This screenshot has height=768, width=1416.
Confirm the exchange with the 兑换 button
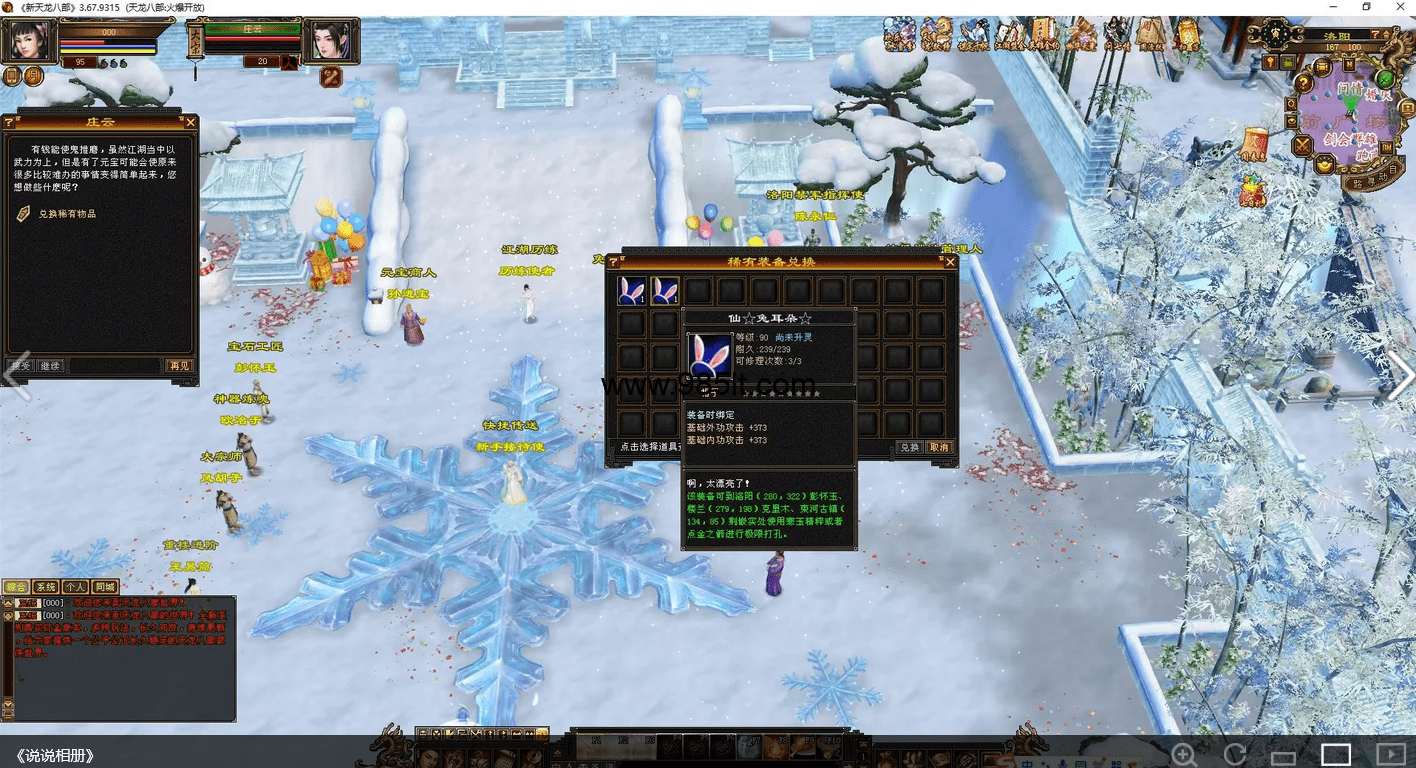909,447
